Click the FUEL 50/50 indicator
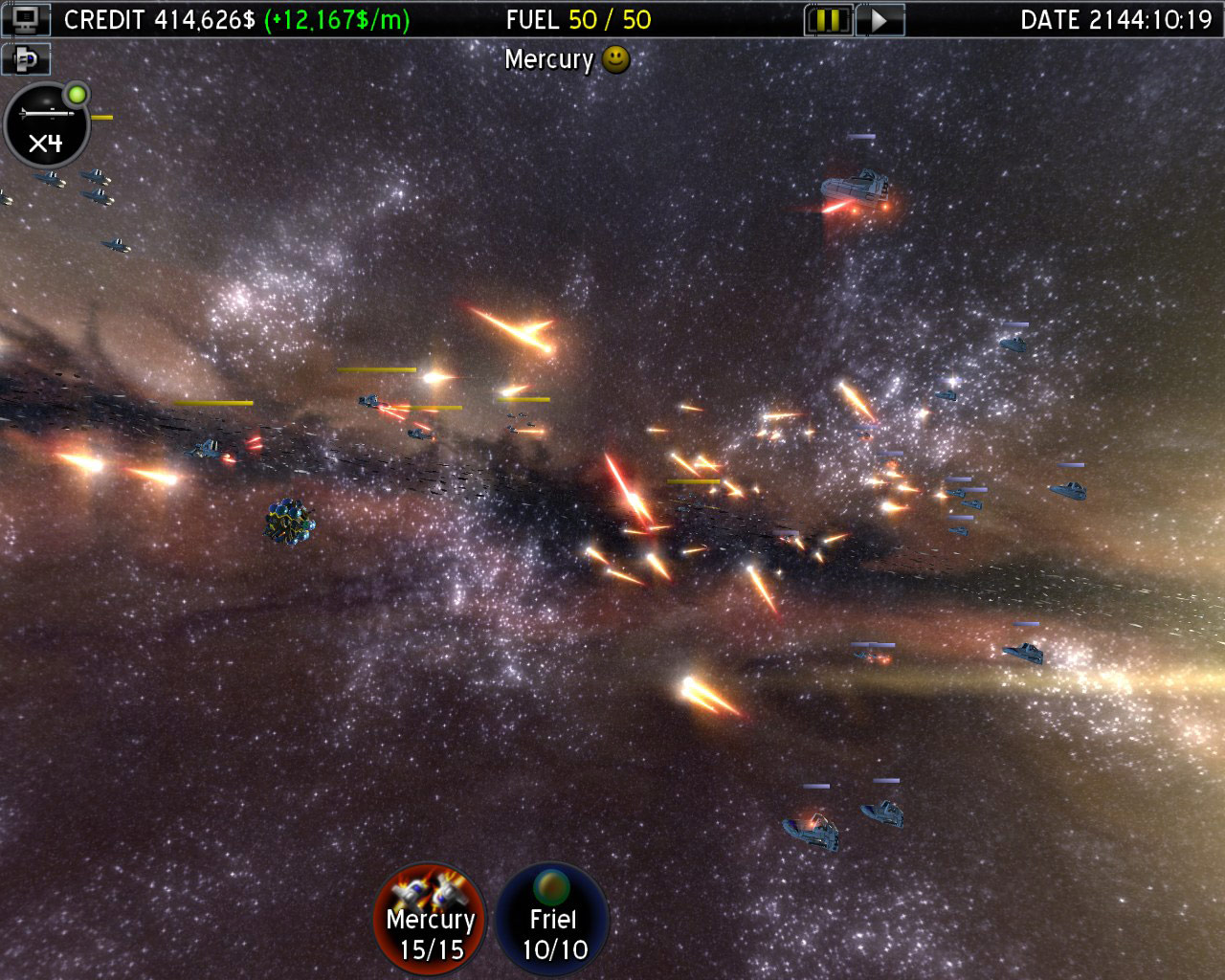The width and height of the screenshot is (1225, 980). (x=579, y=17)
